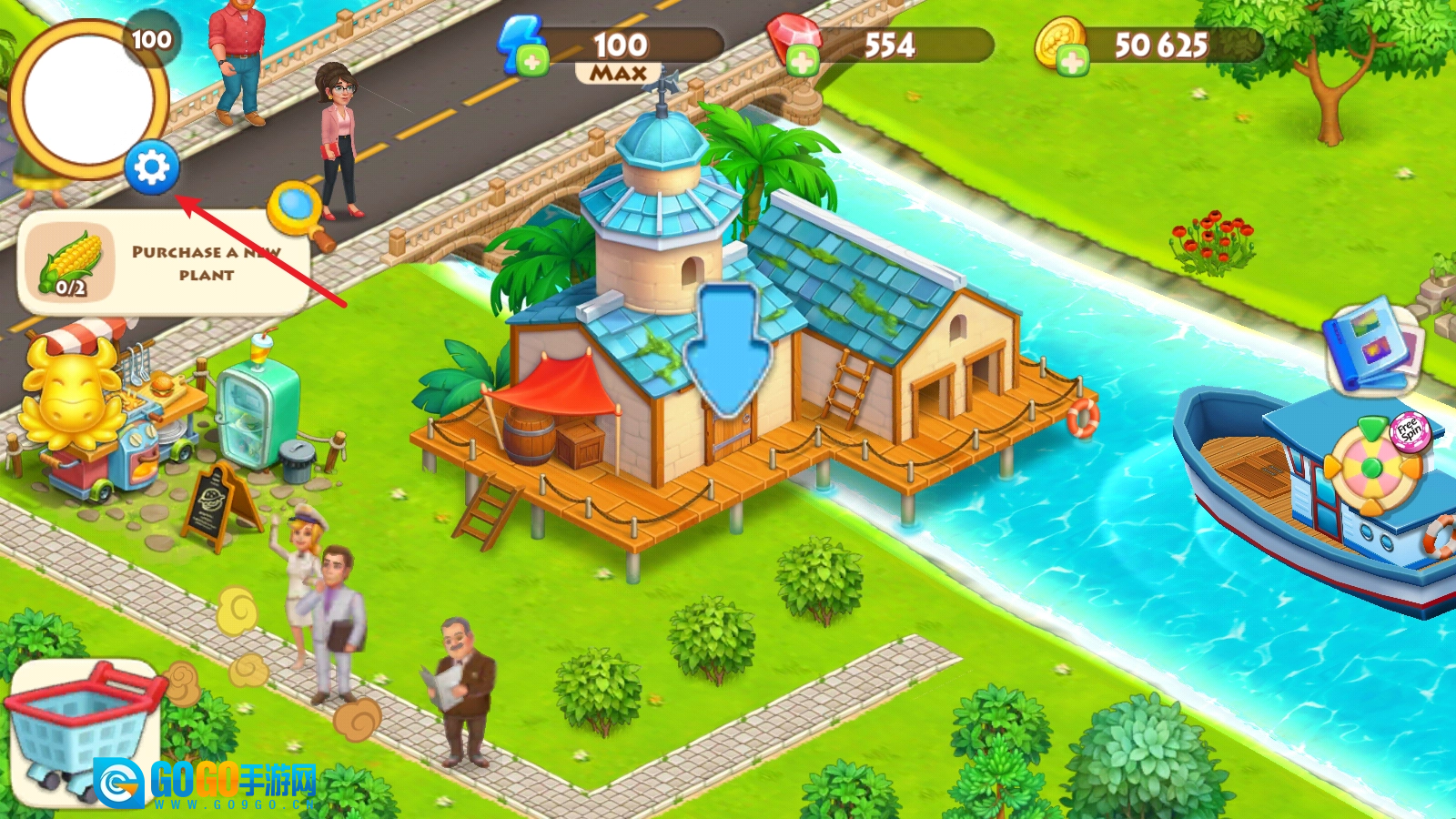
Task: Add gold coins using the plus button
Action: coord(1071,62)
